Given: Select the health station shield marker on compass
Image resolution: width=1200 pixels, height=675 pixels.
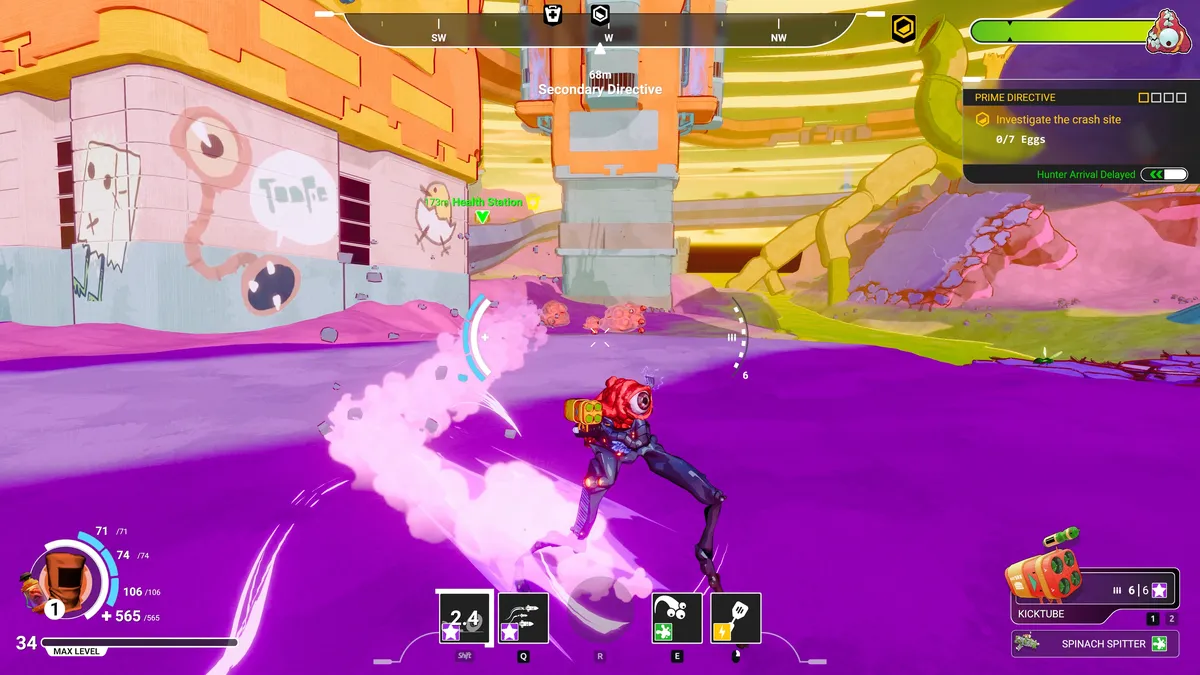Looking at the screenshot, I should [553, 14].
